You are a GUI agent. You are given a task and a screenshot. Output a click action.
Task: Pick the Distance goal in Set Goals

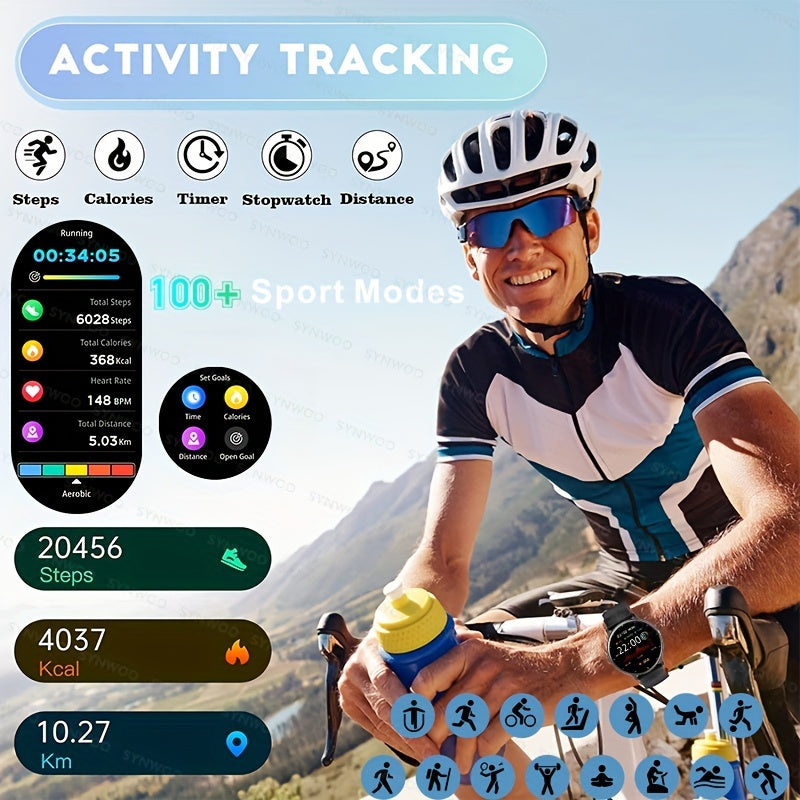coord(193,438)
